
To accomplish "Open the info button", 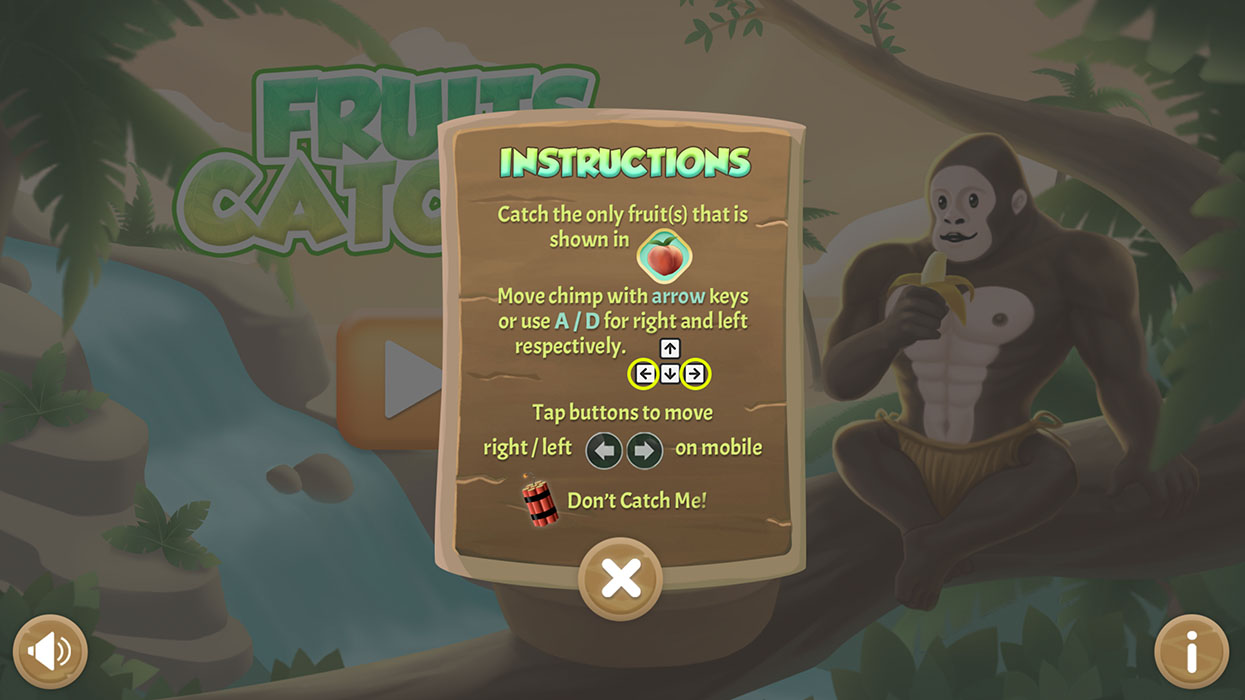I will click(1191, 652).
